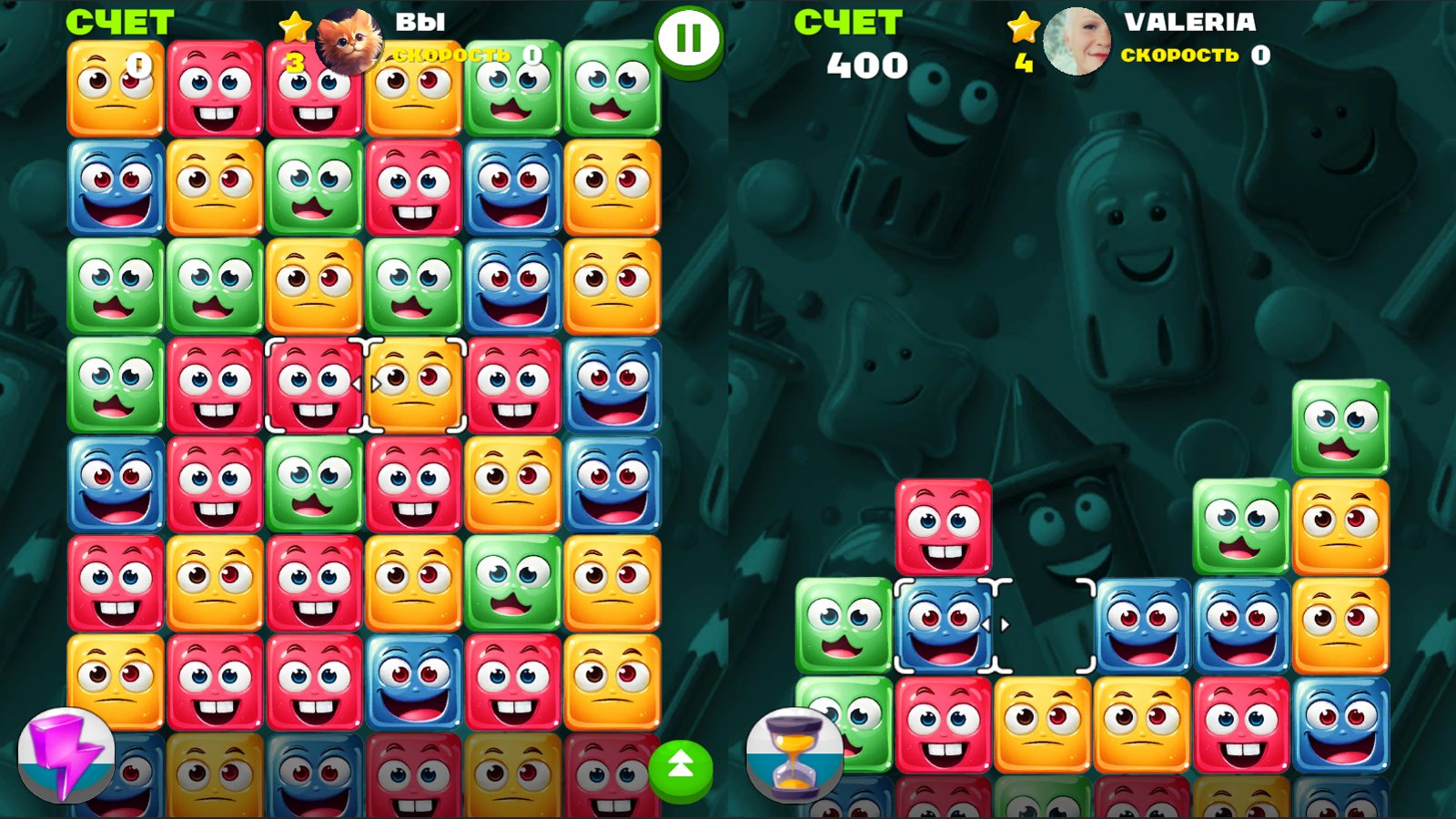
Task: Tap the yellow star next to your score
Action: pyautogui.click(x=293, y=29)
